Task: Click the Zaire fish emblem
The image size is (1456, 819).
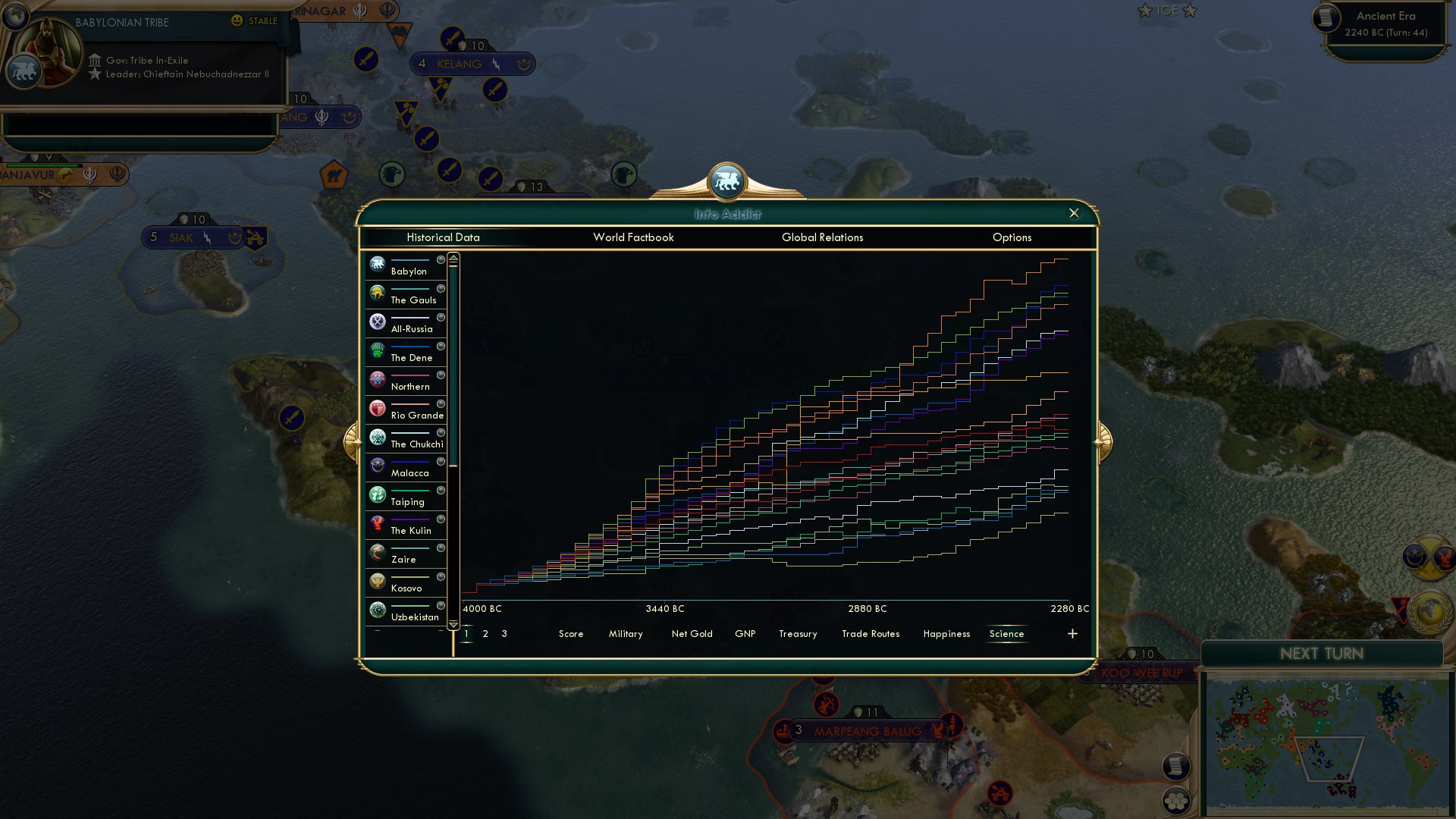Action: click(x=377, y=552)
